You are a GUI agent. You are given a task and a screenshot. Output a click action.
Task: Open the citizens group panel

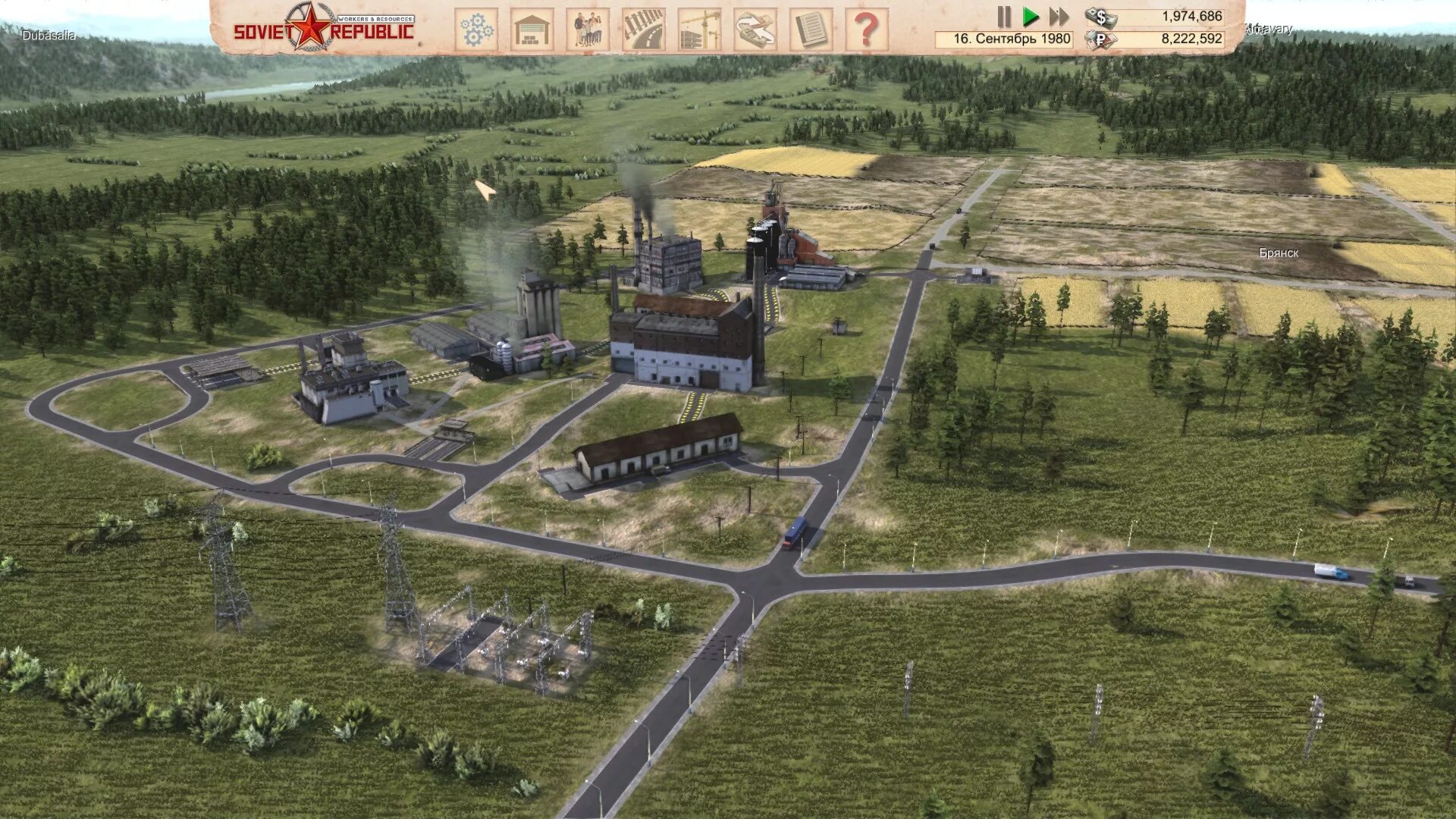(588, 30)
